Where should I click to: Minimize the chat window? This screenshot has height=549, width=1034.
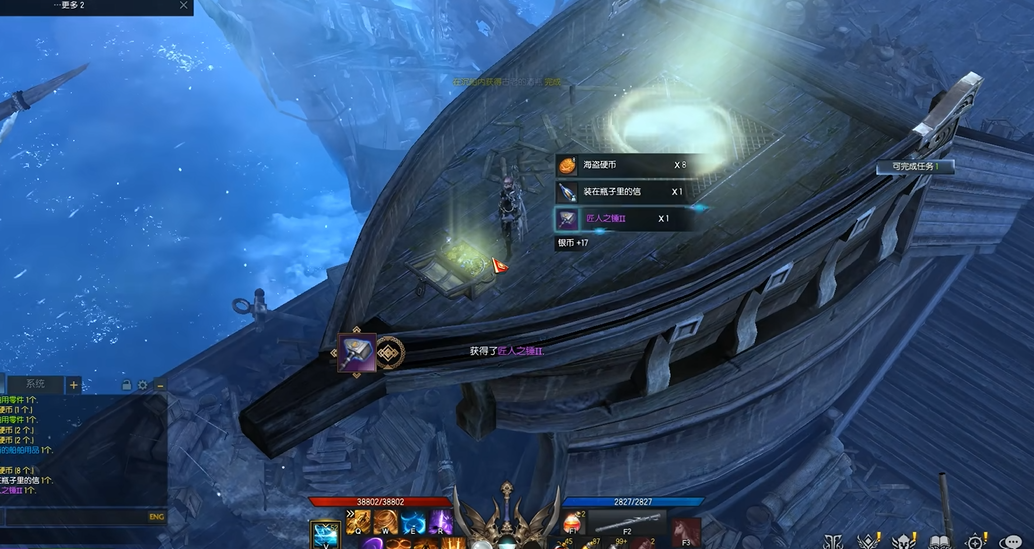(x=159, y=385)
